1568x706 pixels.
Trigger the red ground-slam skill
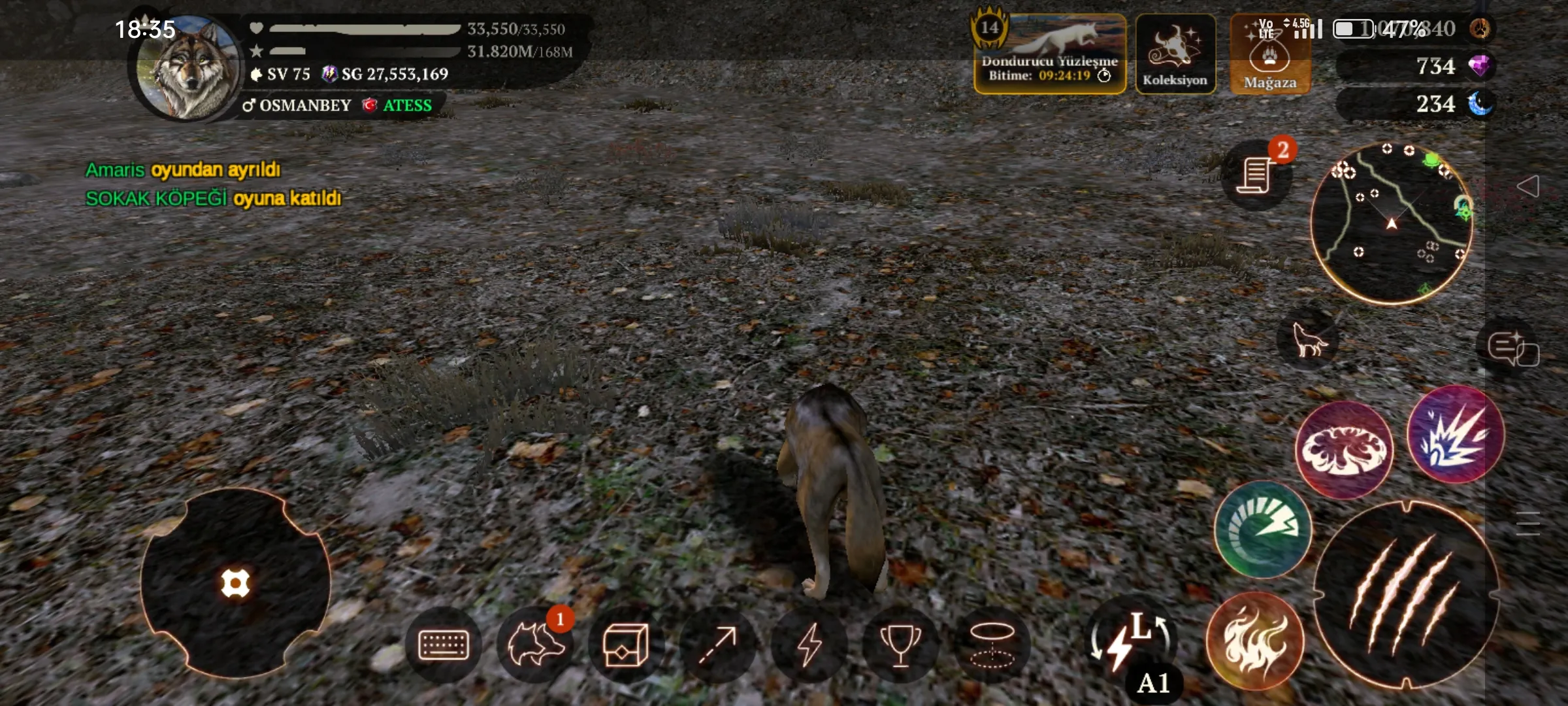[x=1344, y=450]
